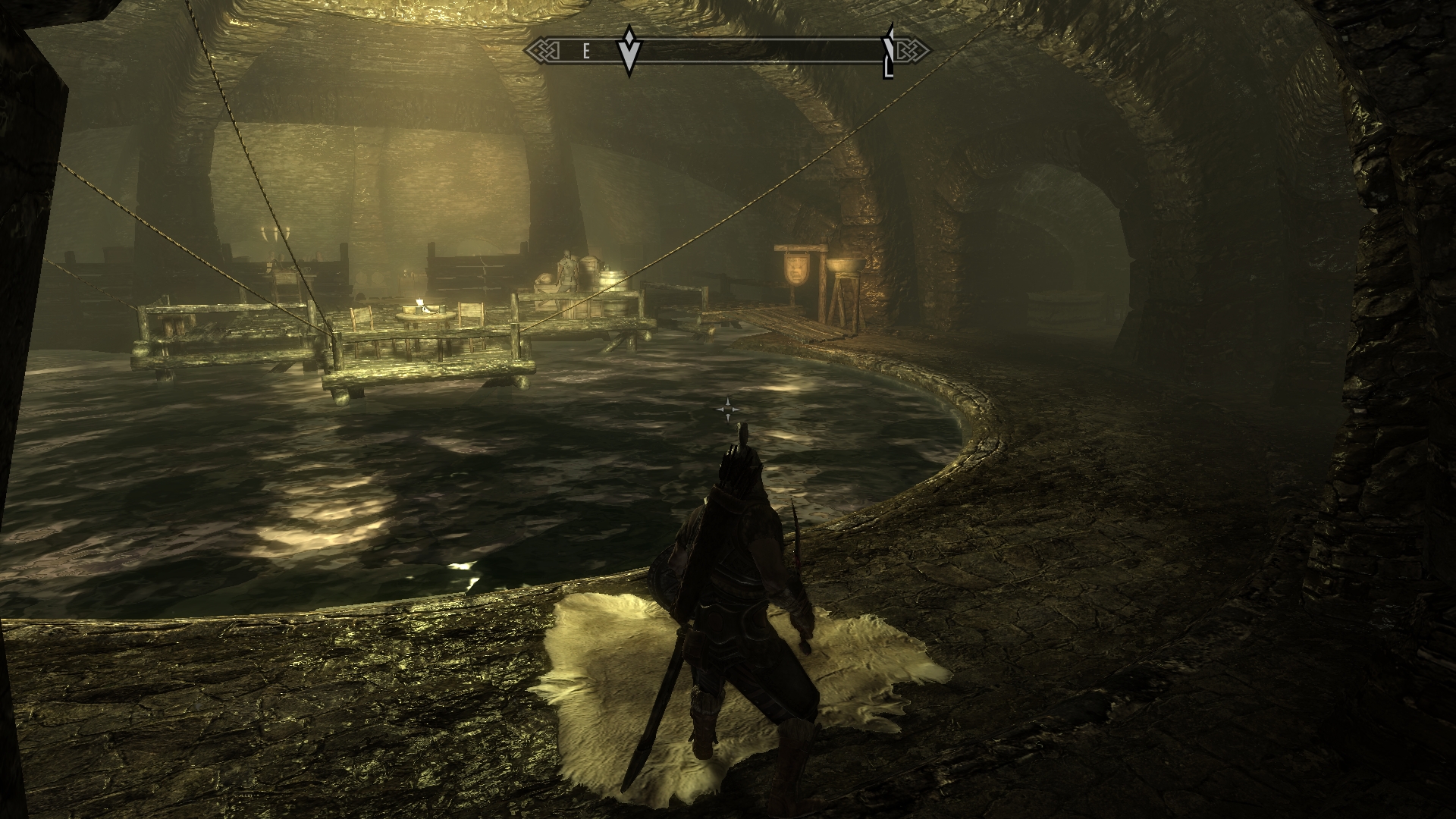The width and height of the screenshot is (1456, 819).
Task: Click the clipped marker at the compass edge
Action: [x=890, y=53]
